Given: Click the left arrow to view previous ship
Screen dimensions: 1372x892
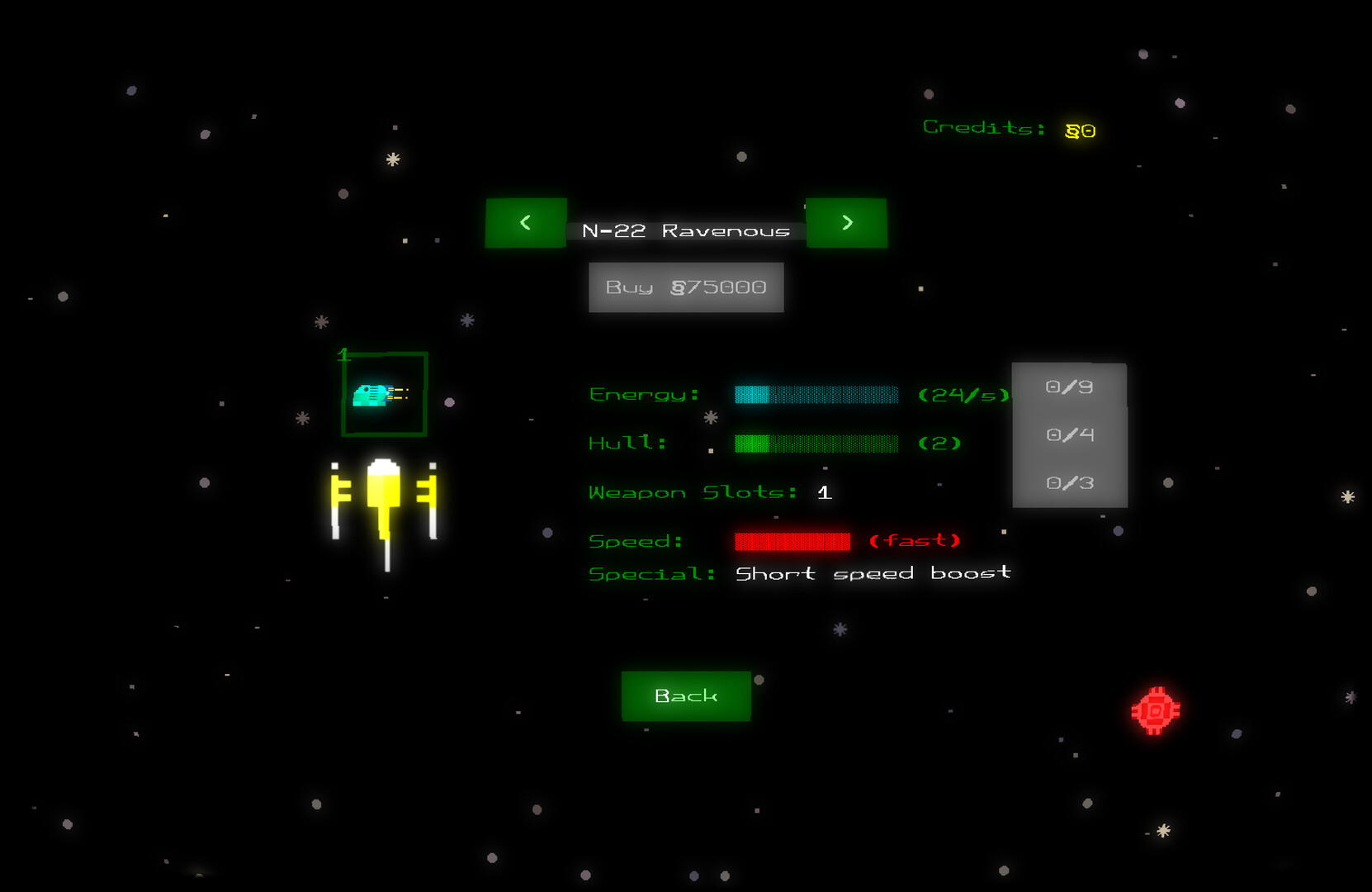Looking at the screenshot, I should (x=526, y=223).
